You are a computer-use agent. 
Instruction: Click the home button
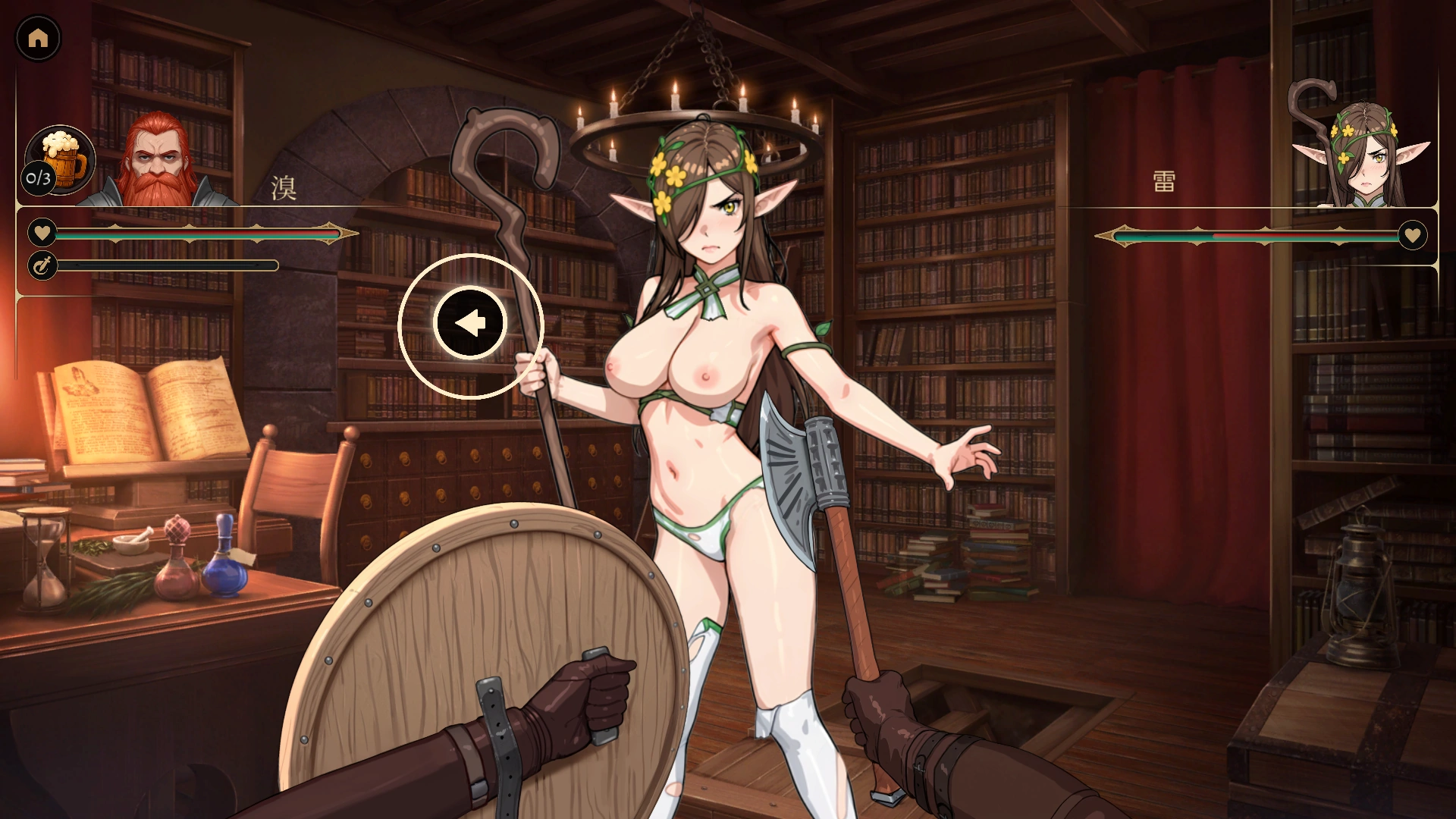38,38
